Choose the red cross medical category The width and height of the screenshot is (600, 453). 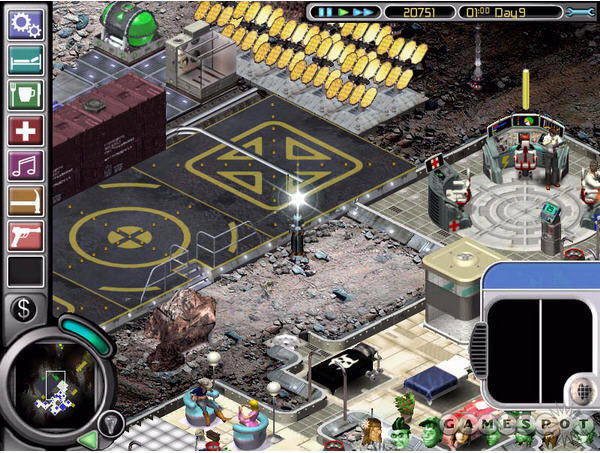pos(25,130)
